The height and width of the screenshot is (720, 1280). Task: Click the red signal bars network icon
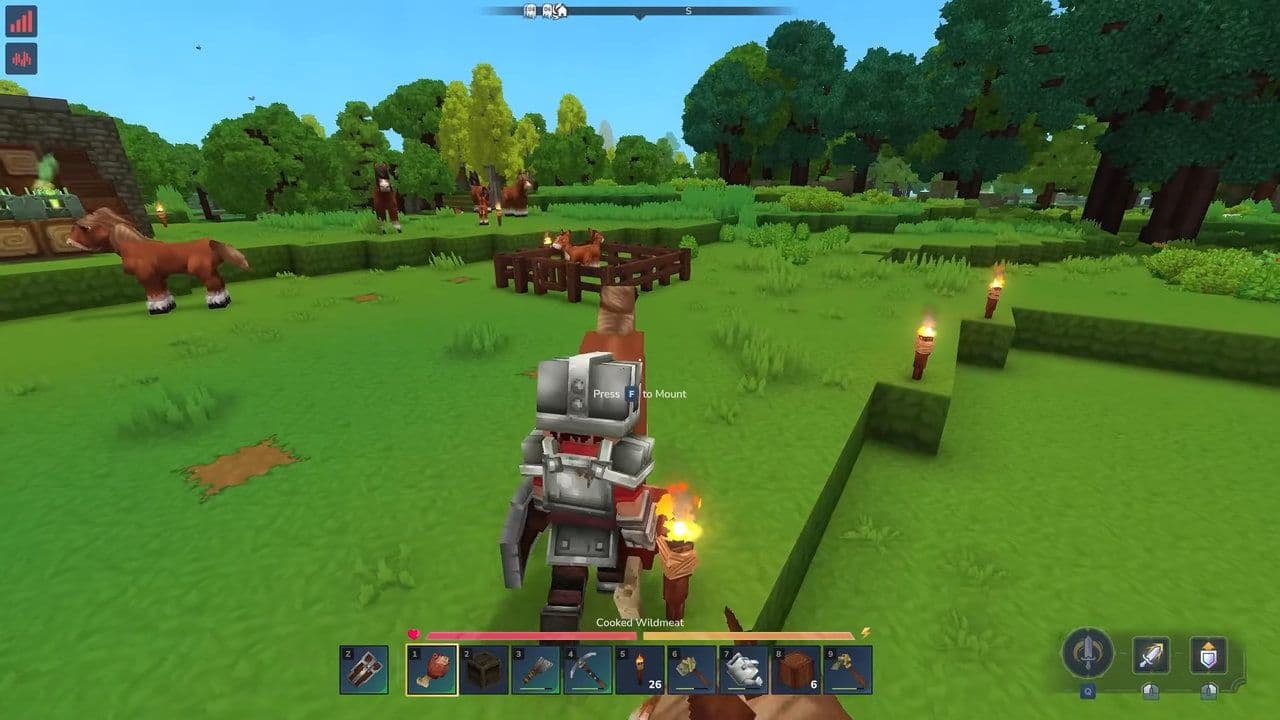coord(21,21)
